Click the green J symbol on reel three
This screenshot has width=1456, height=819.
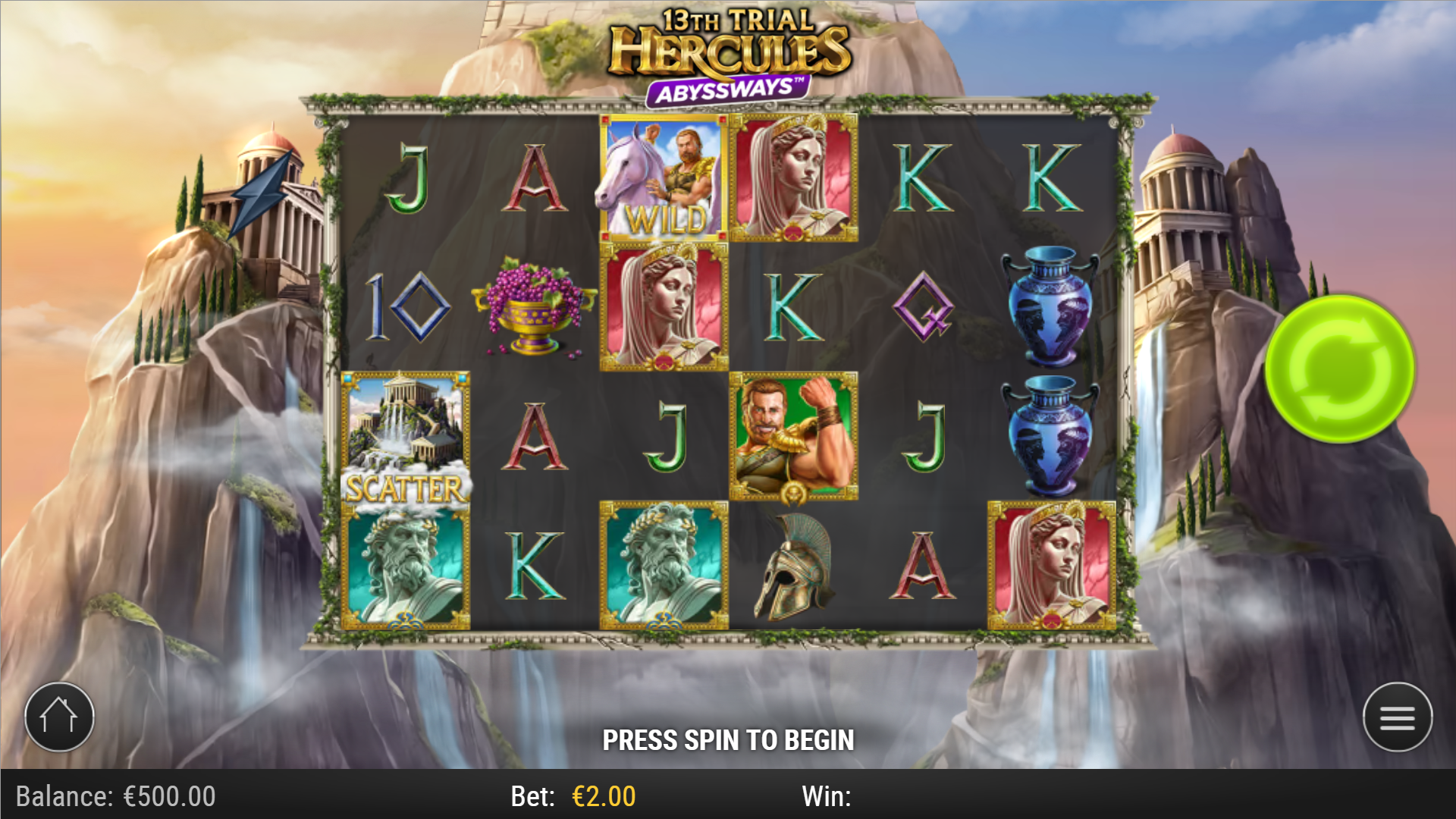coord(665,435)
